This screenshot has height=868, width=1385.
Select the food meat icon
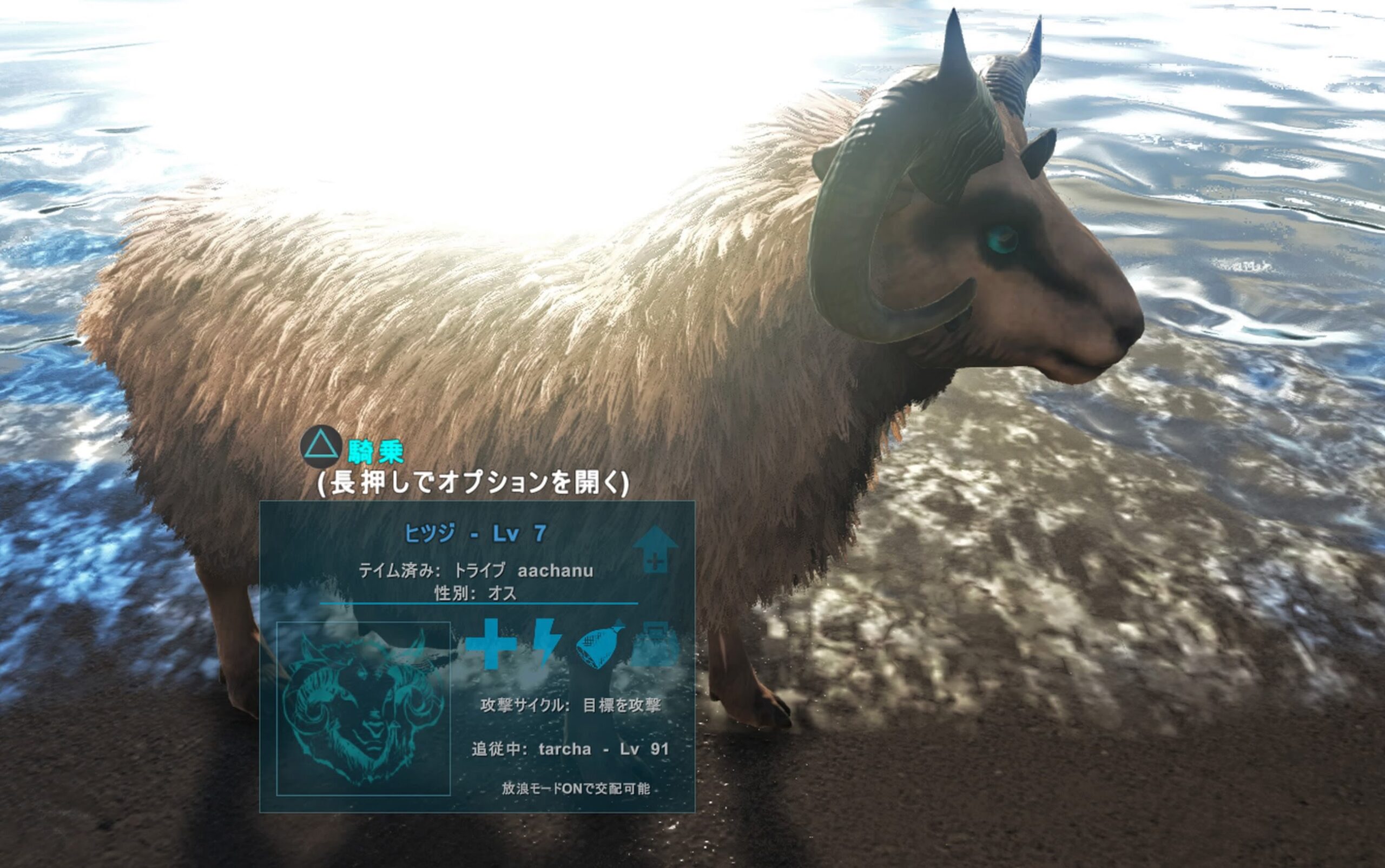[601, 644]
